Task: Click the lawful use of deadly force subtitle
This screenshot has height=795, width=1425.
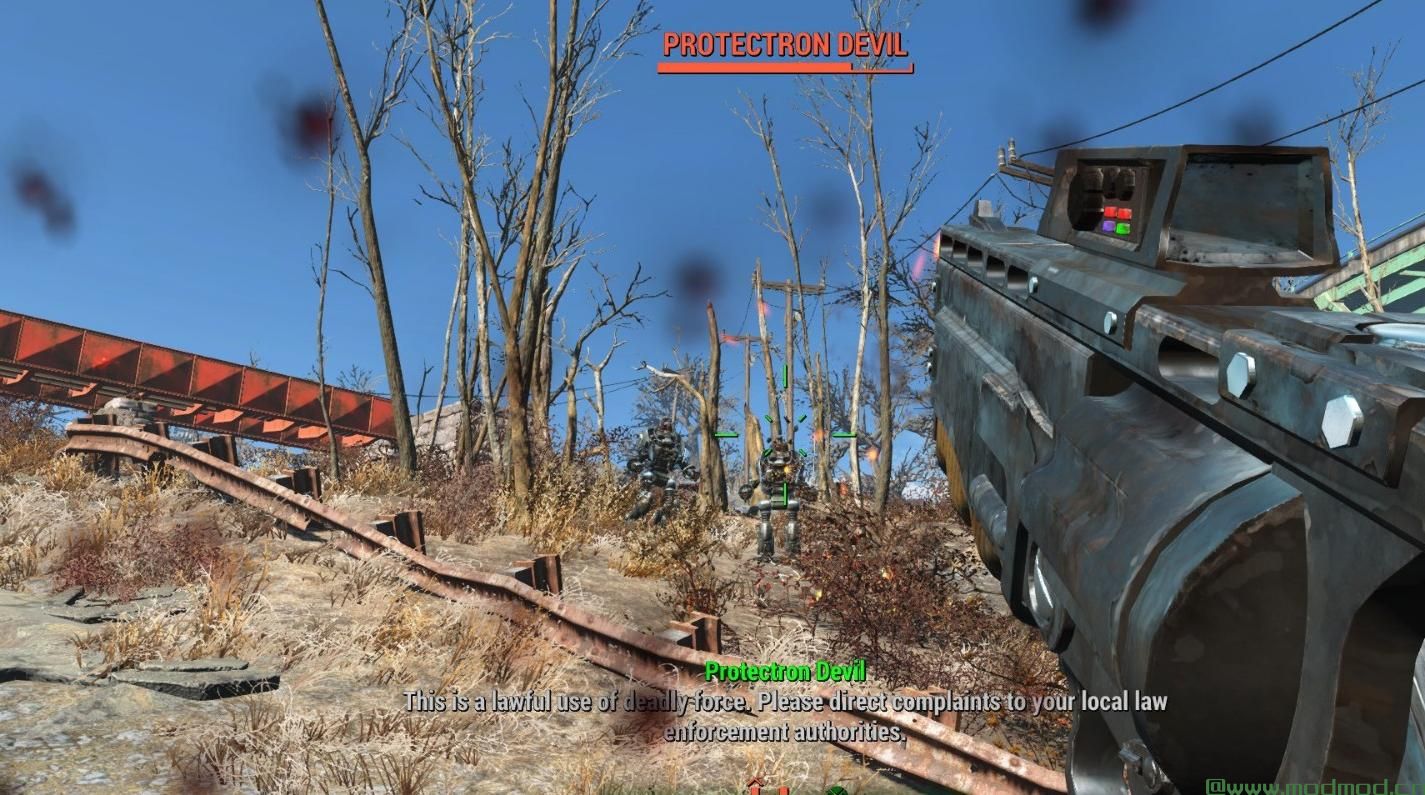Action: 783,701
